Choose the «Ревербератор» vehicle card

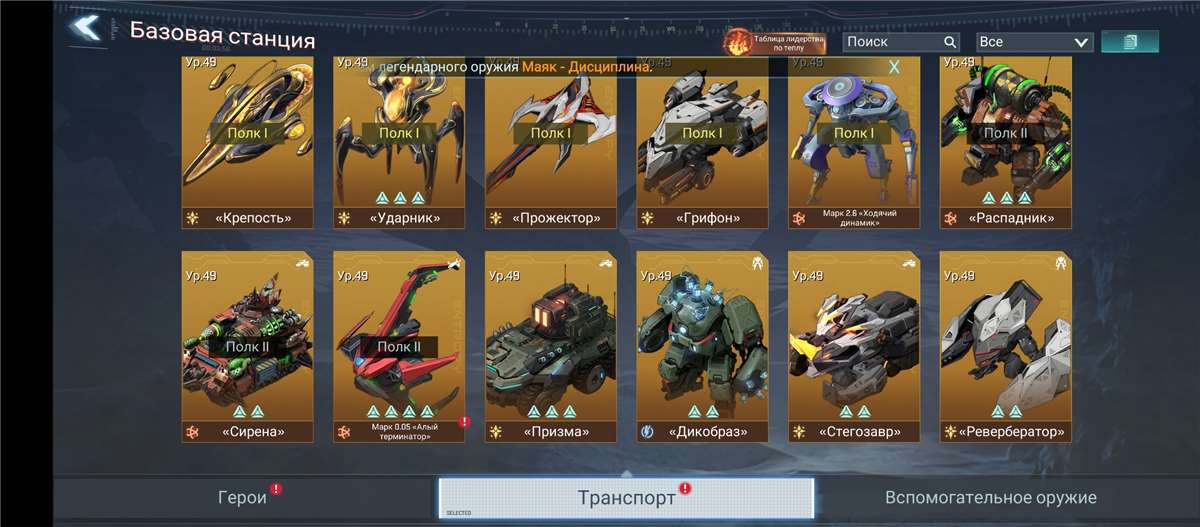pos(1006,346)
